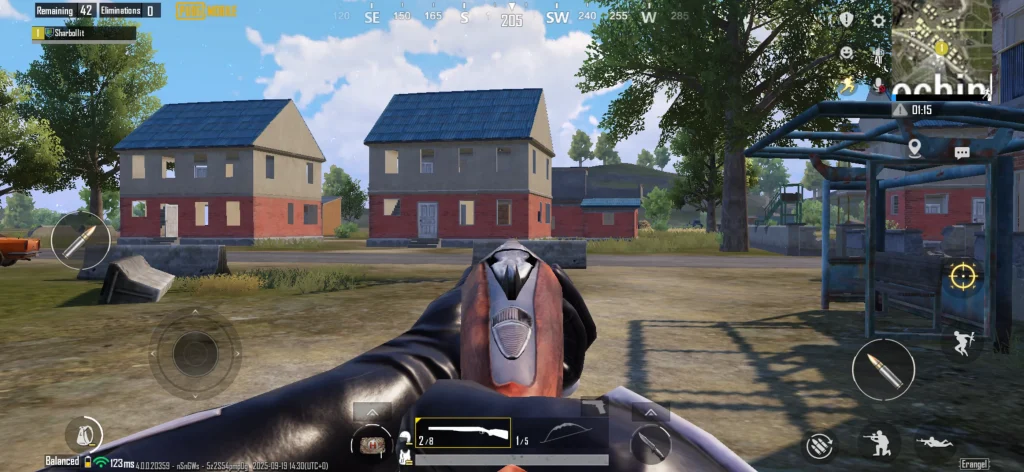
Task: Open the backpack inventory icon
Action: click(83, 434)
